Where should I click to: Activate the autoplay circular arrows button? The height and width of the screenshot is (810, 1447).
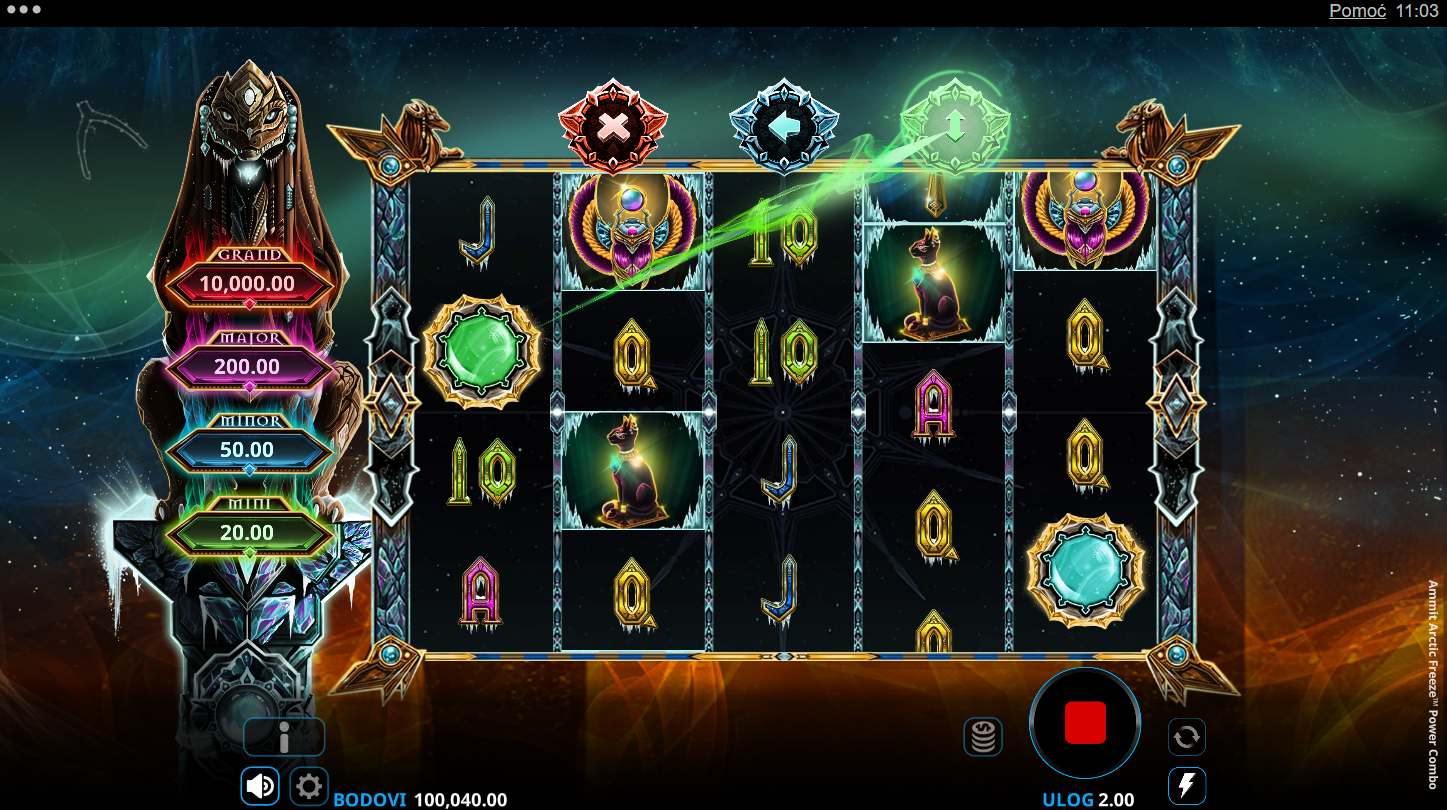coord(1187,738)
